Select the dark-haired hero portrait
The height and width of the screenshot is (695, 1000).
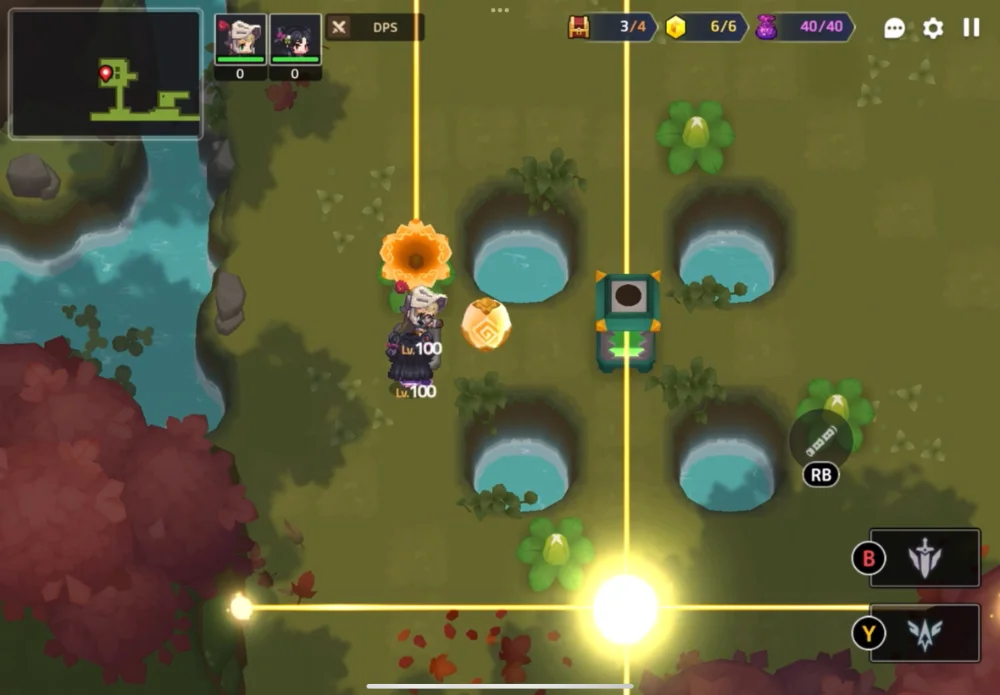click(x=295, y=39)
